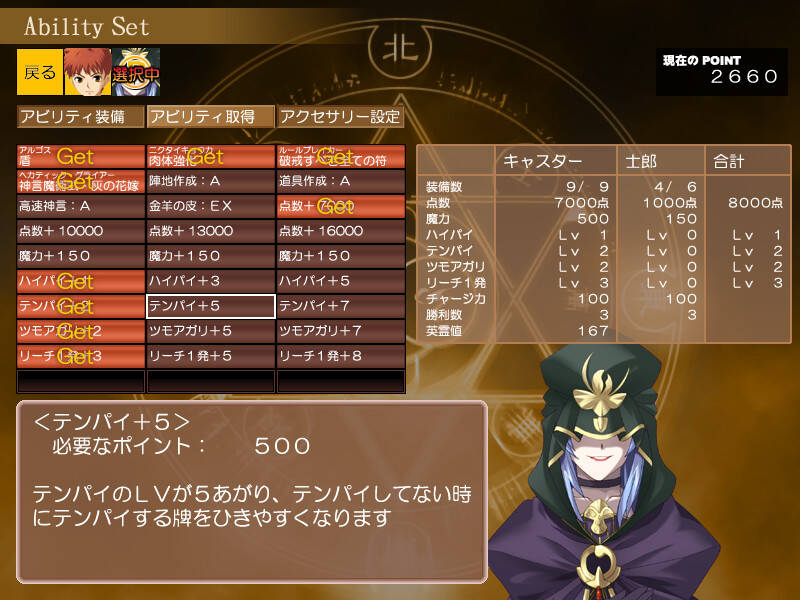This screenshot has width=800, height=600.
Task: Pick the ツモアガリ+7 ability
Action: (x=341, y=331)
